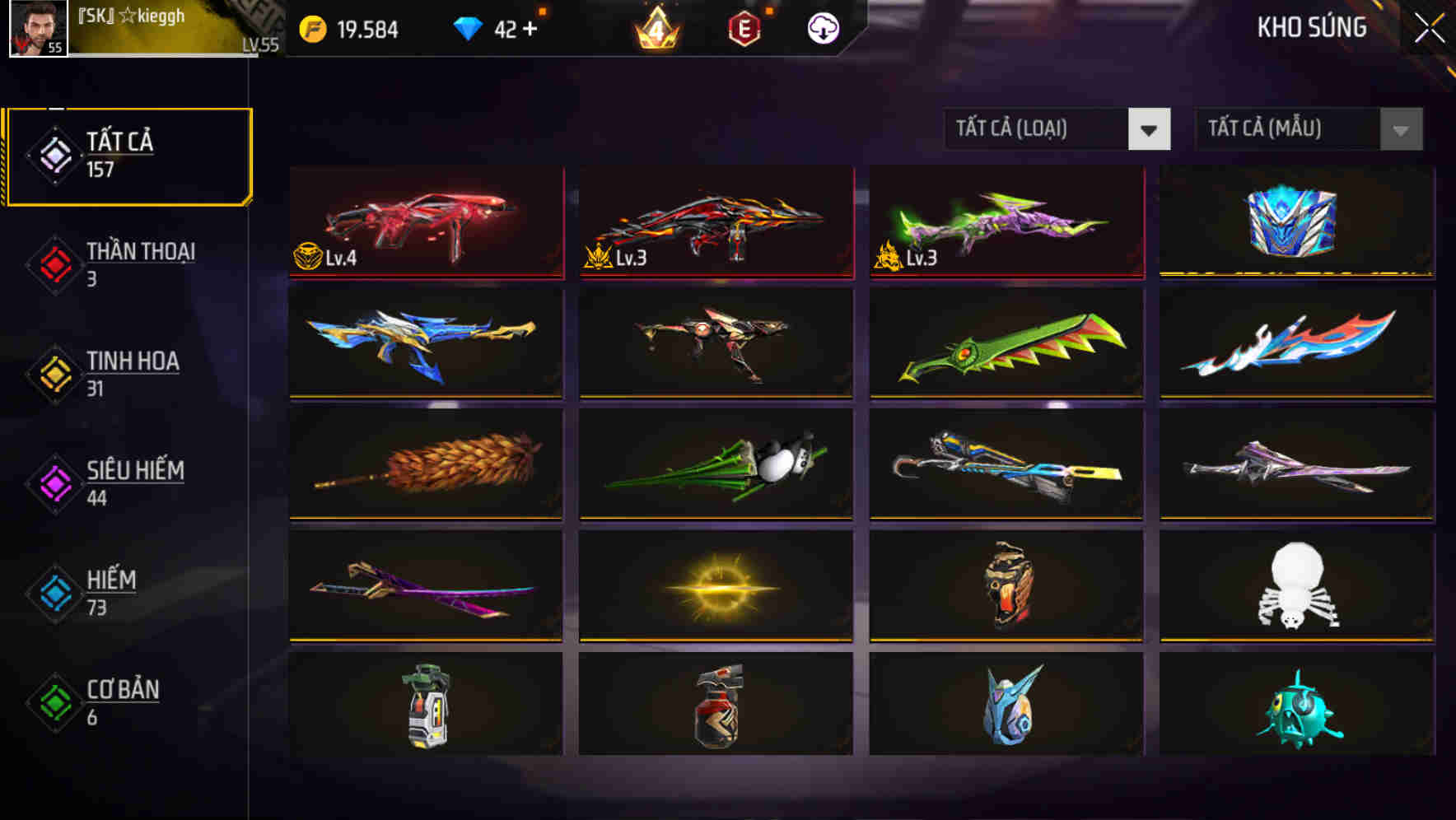Open the gold coin balance icon

coord(313,27)
